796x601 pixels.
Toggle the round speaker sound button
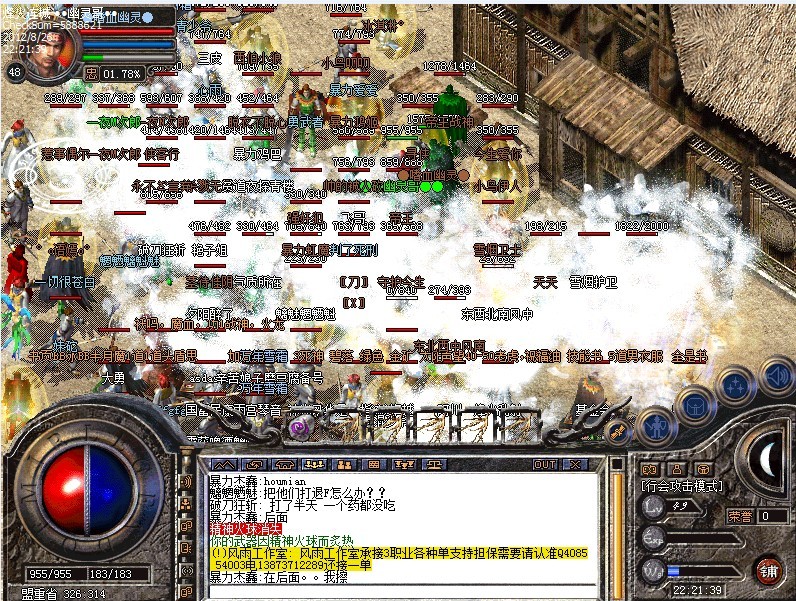tap(774, 376)
